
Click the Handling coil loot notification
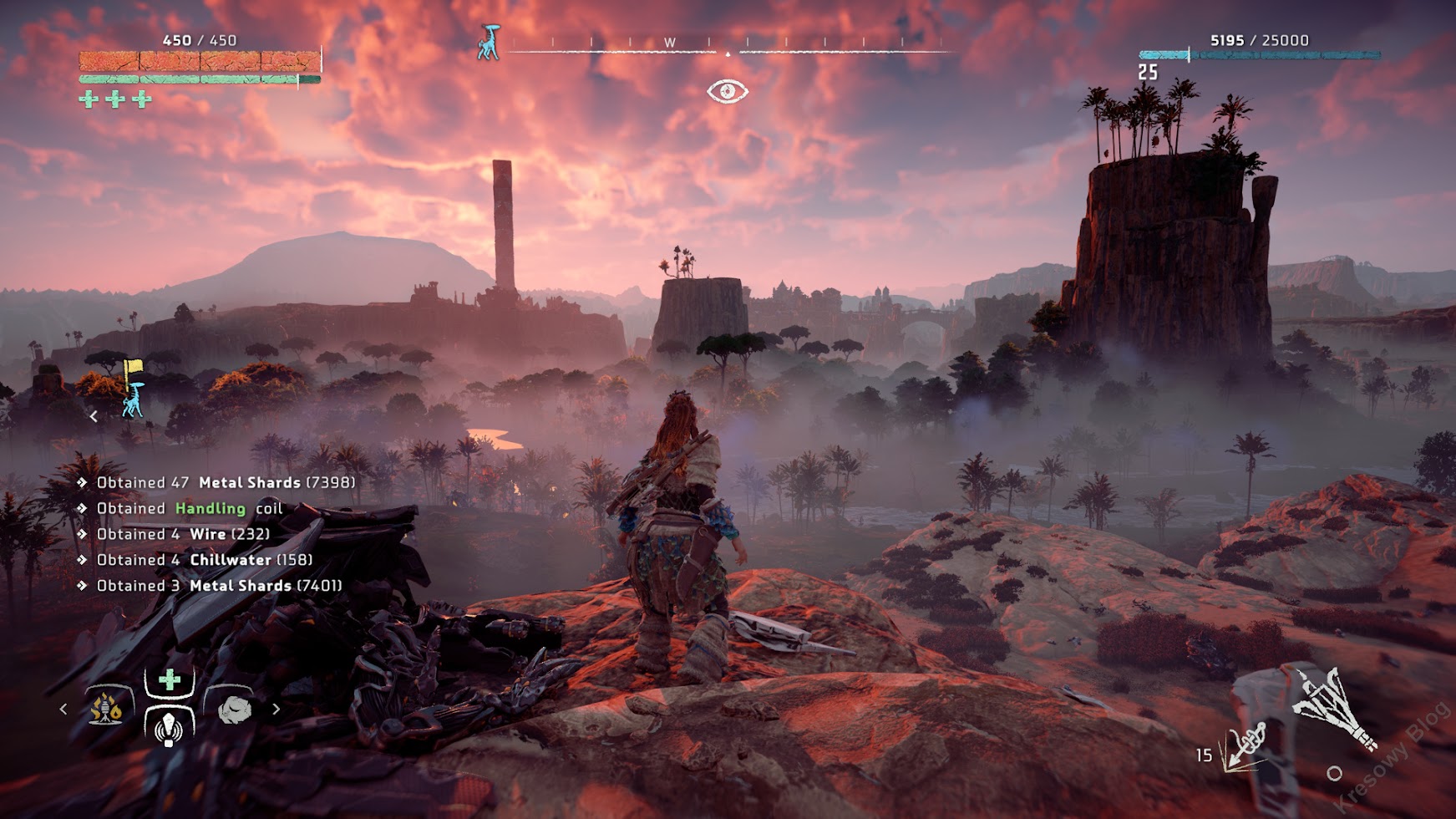190,508
